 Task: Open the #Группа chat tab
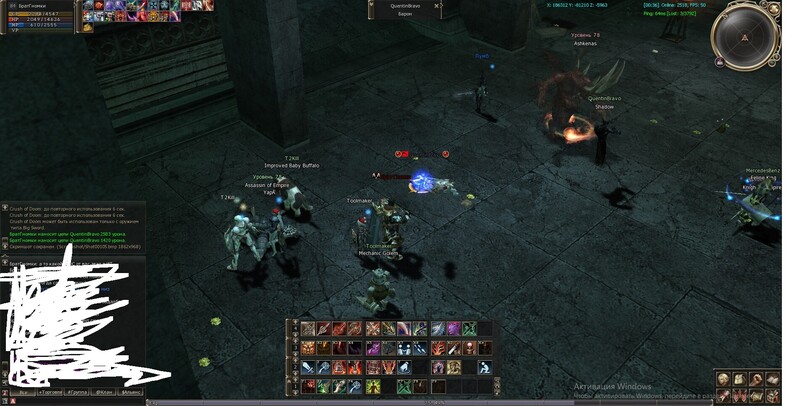[77, 394]
